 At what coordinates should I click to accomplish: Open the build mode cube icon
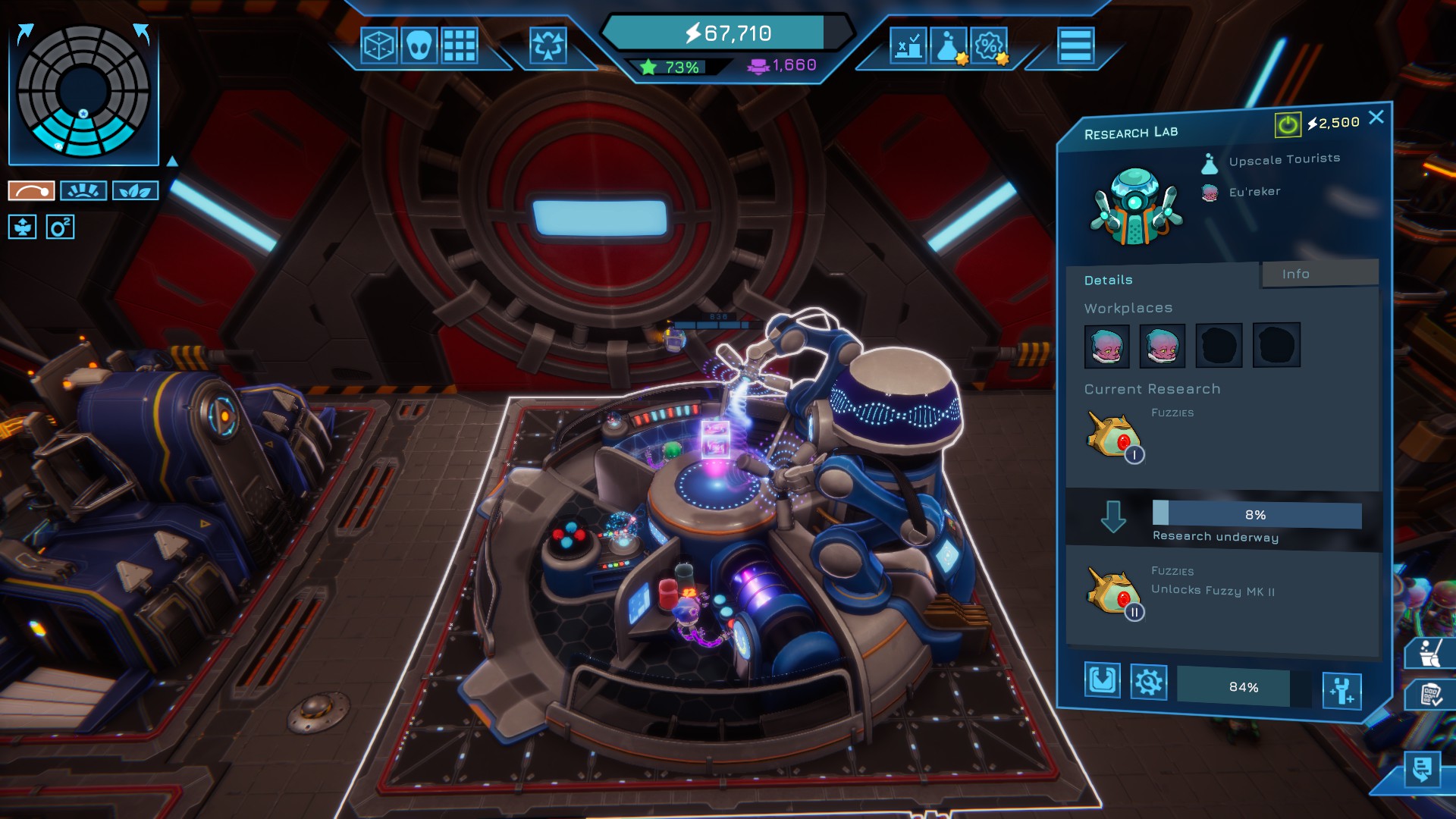click(381, 45)
